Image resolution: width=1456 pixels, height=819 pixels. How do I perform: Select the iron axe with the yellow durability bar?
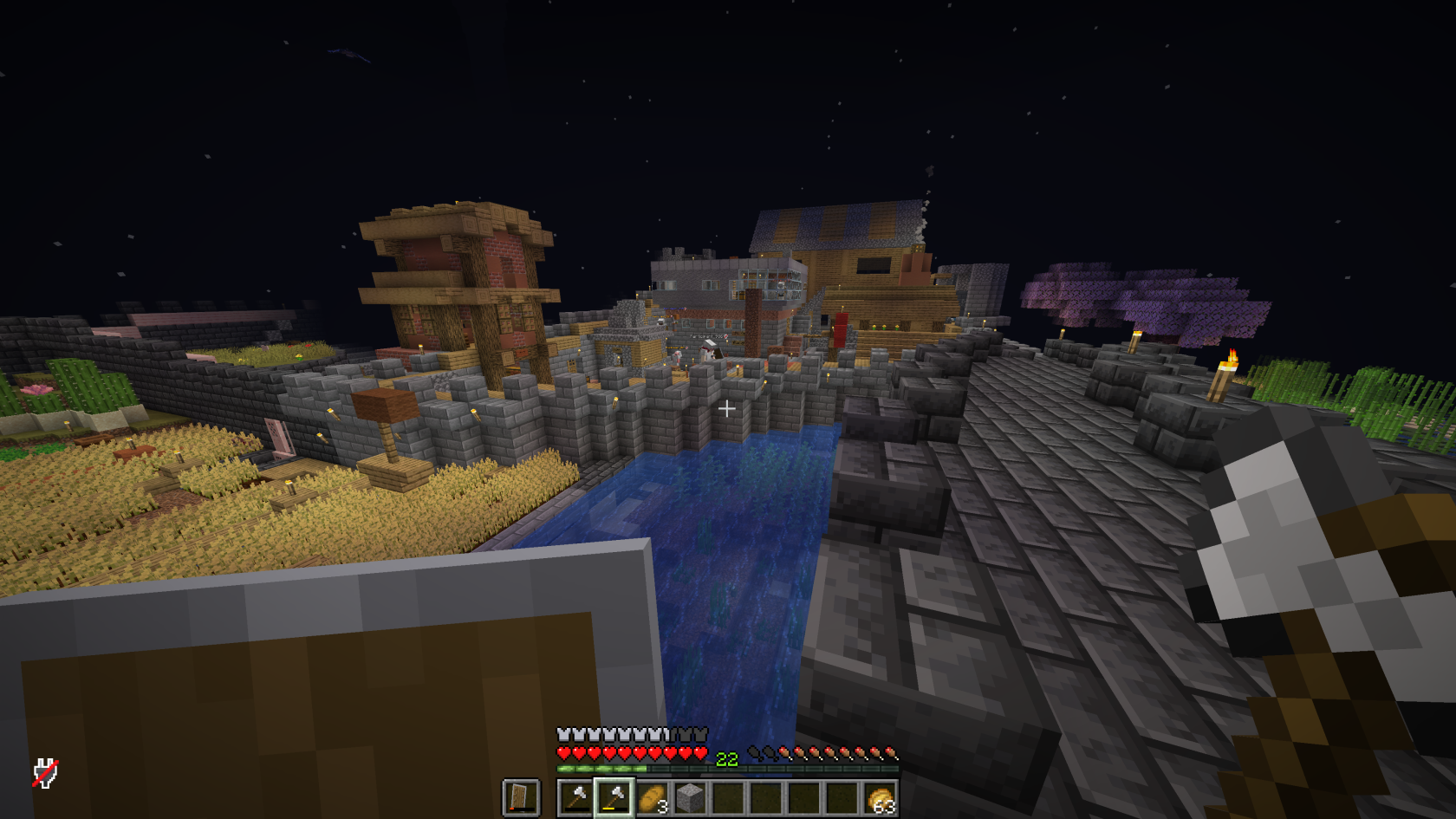point(614,797)
